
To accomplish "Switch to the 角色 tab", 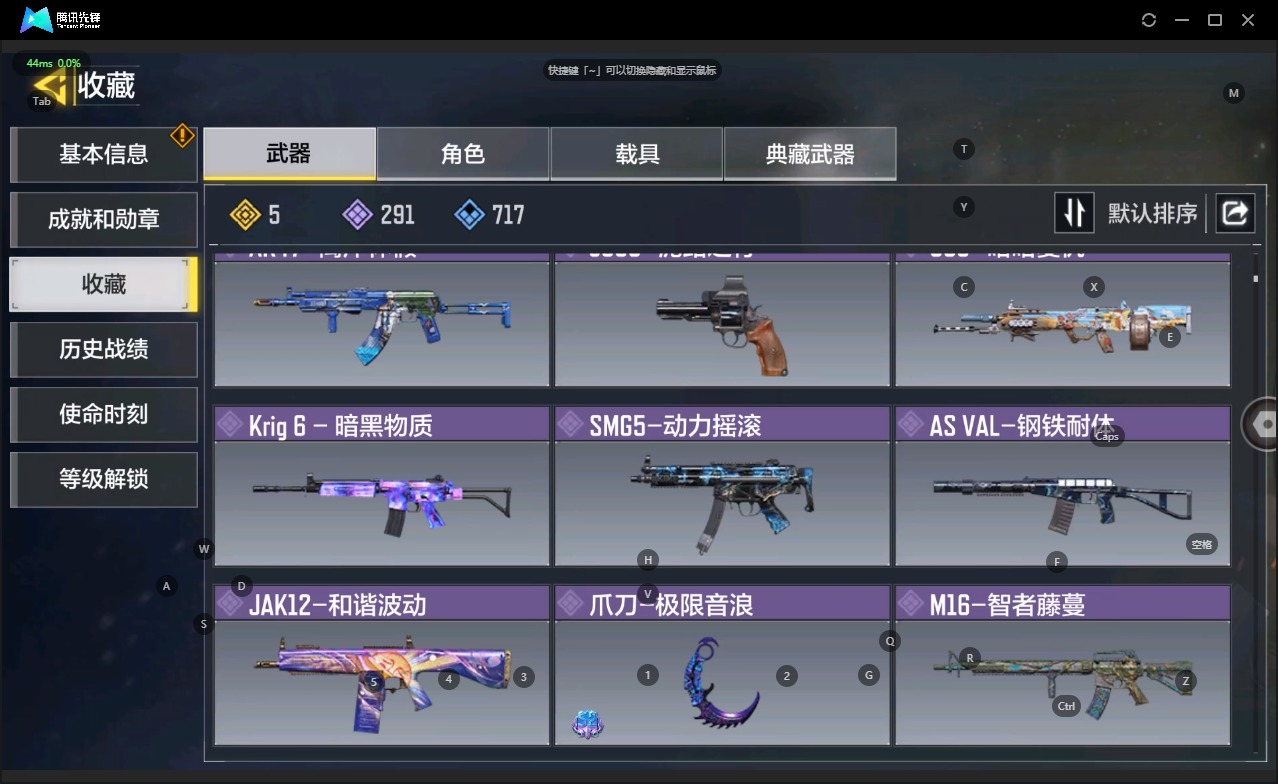I will (463, 154).
